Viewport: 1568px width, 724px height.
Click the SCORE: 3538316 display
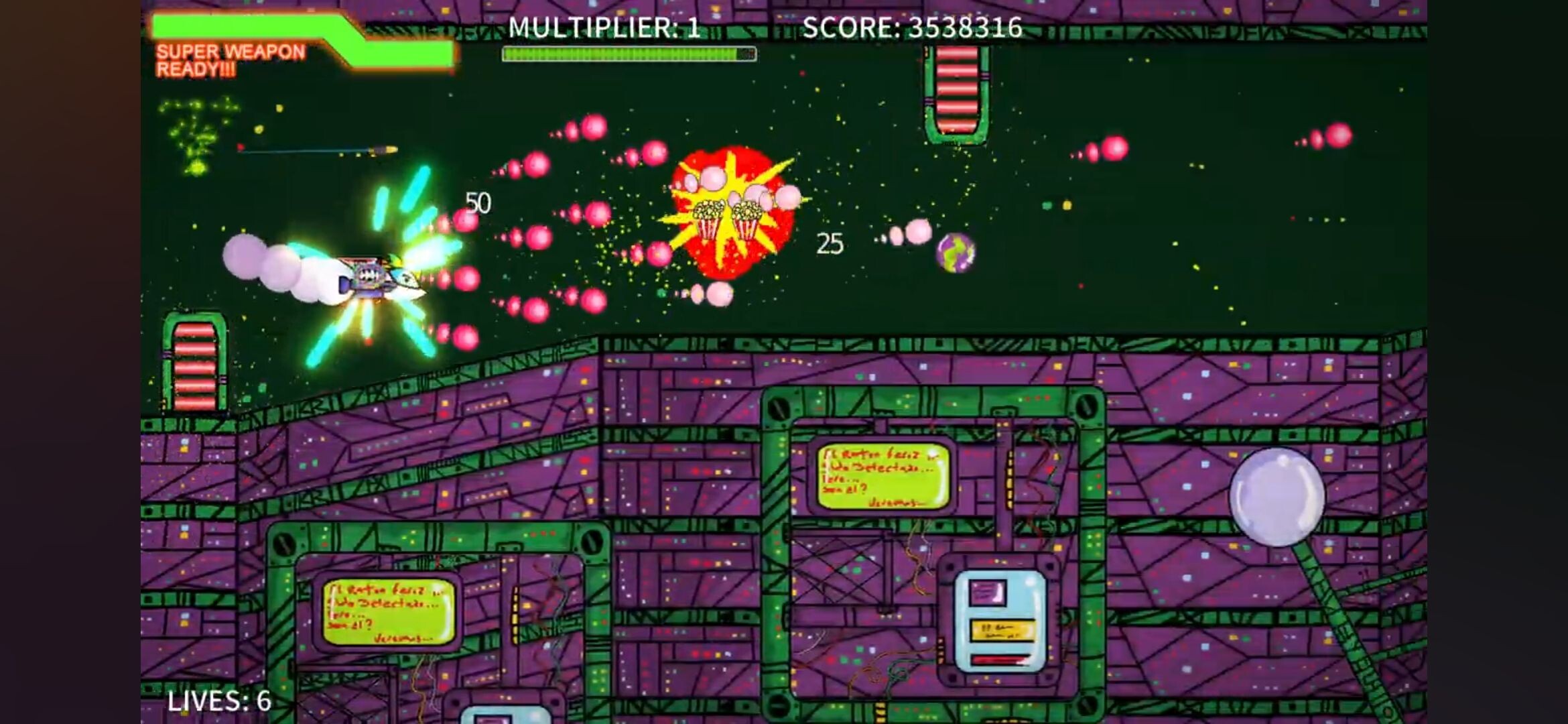point(915,27)
